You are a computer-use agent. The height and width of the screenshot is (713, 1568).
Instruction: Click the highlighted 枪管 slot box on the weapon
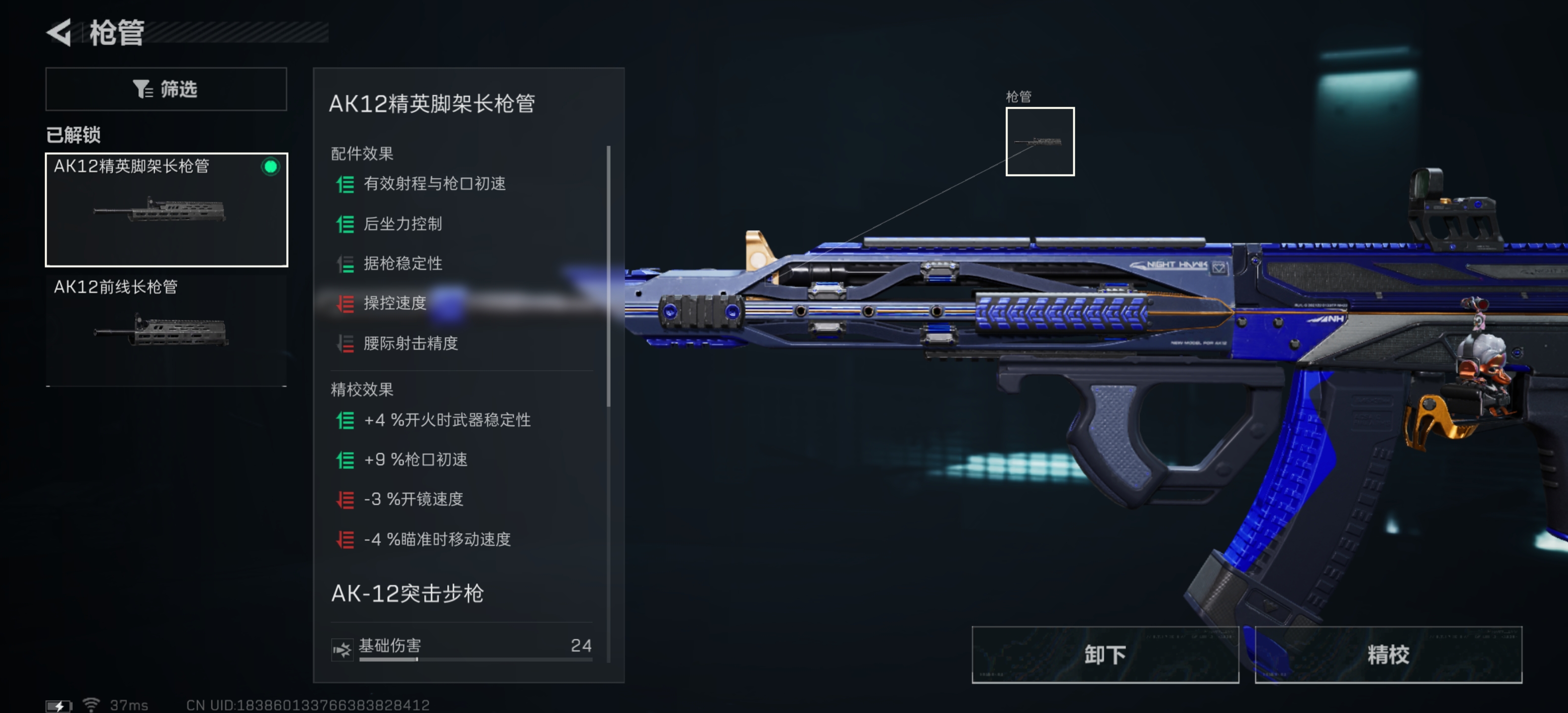pos(1040,143)
